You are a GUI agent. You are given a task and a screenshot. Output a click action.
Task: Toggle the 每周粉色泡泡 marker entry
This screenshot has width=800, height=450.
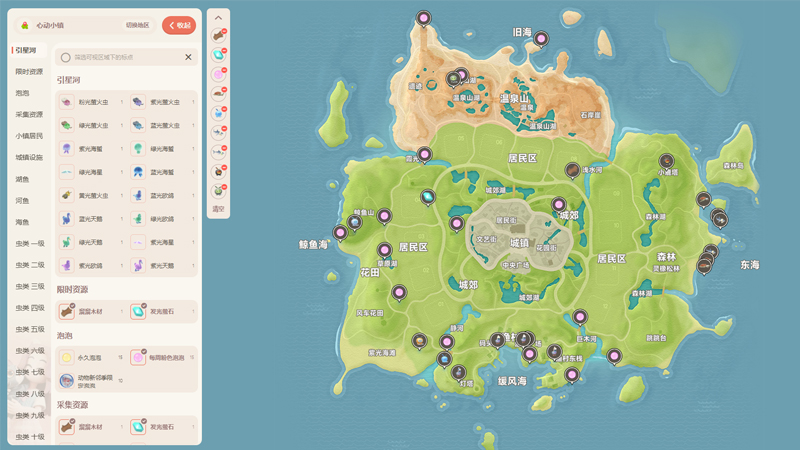[x=162, y=357]
